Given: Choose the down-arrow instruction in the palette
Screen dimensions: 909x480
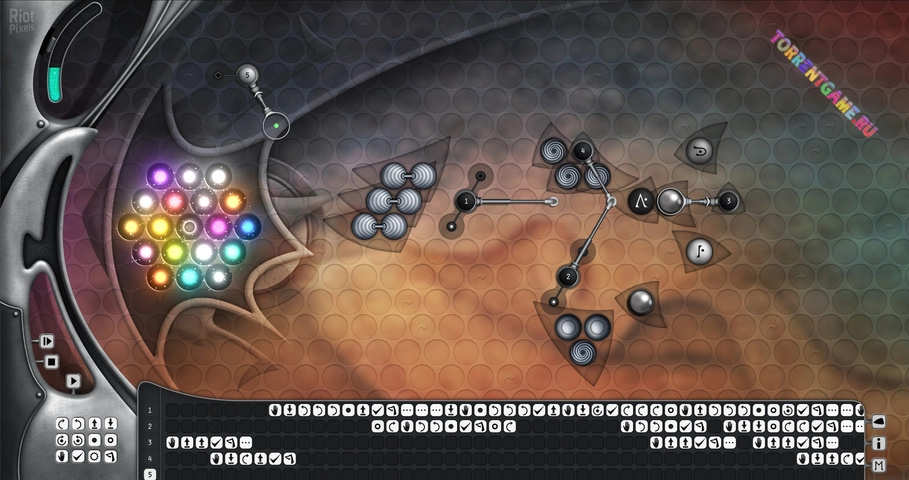Looking at the screenshot, I should (x=111, y=424).
